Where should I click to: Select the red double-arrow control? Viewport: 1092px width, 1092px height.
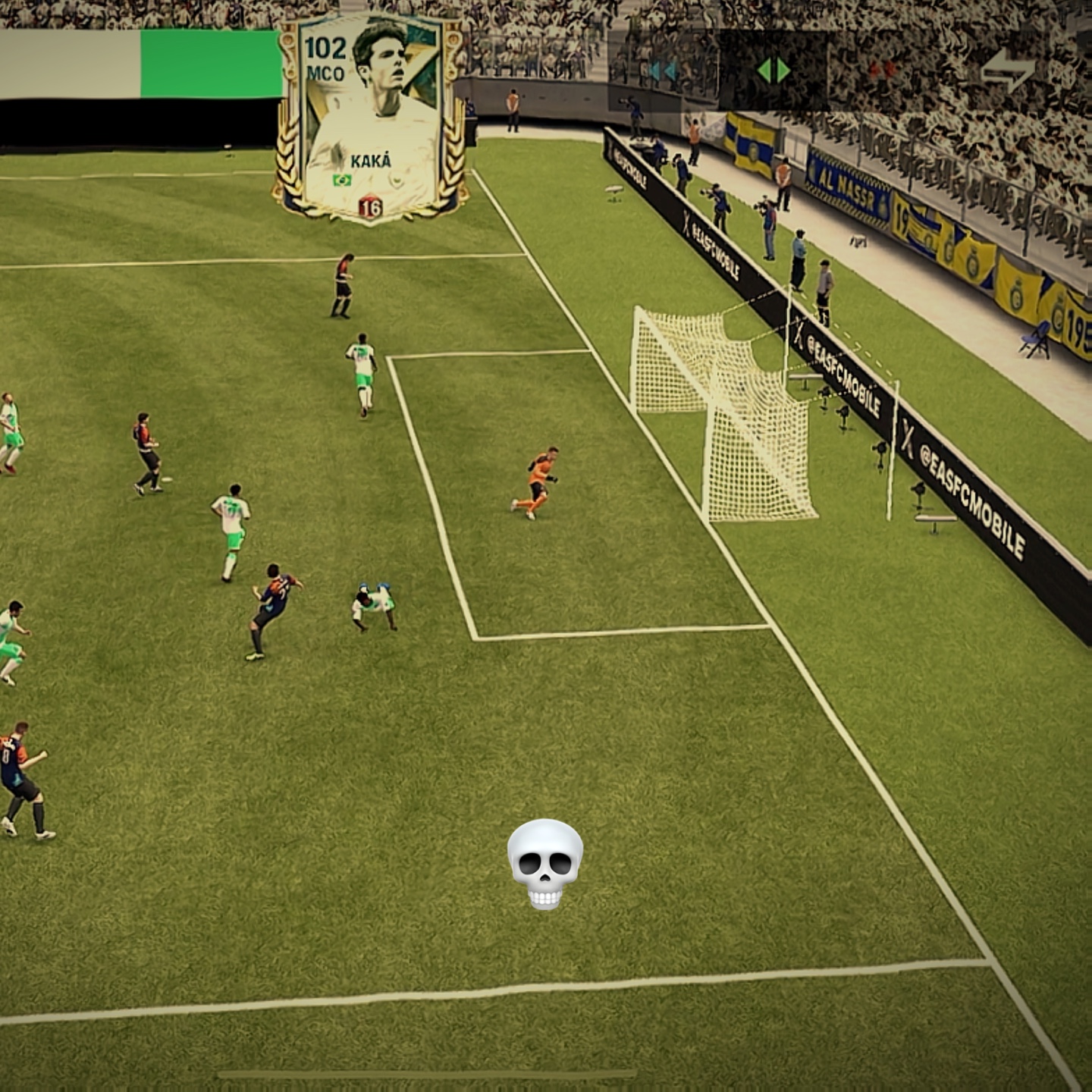pyautogui.click(x=882, y=71)
